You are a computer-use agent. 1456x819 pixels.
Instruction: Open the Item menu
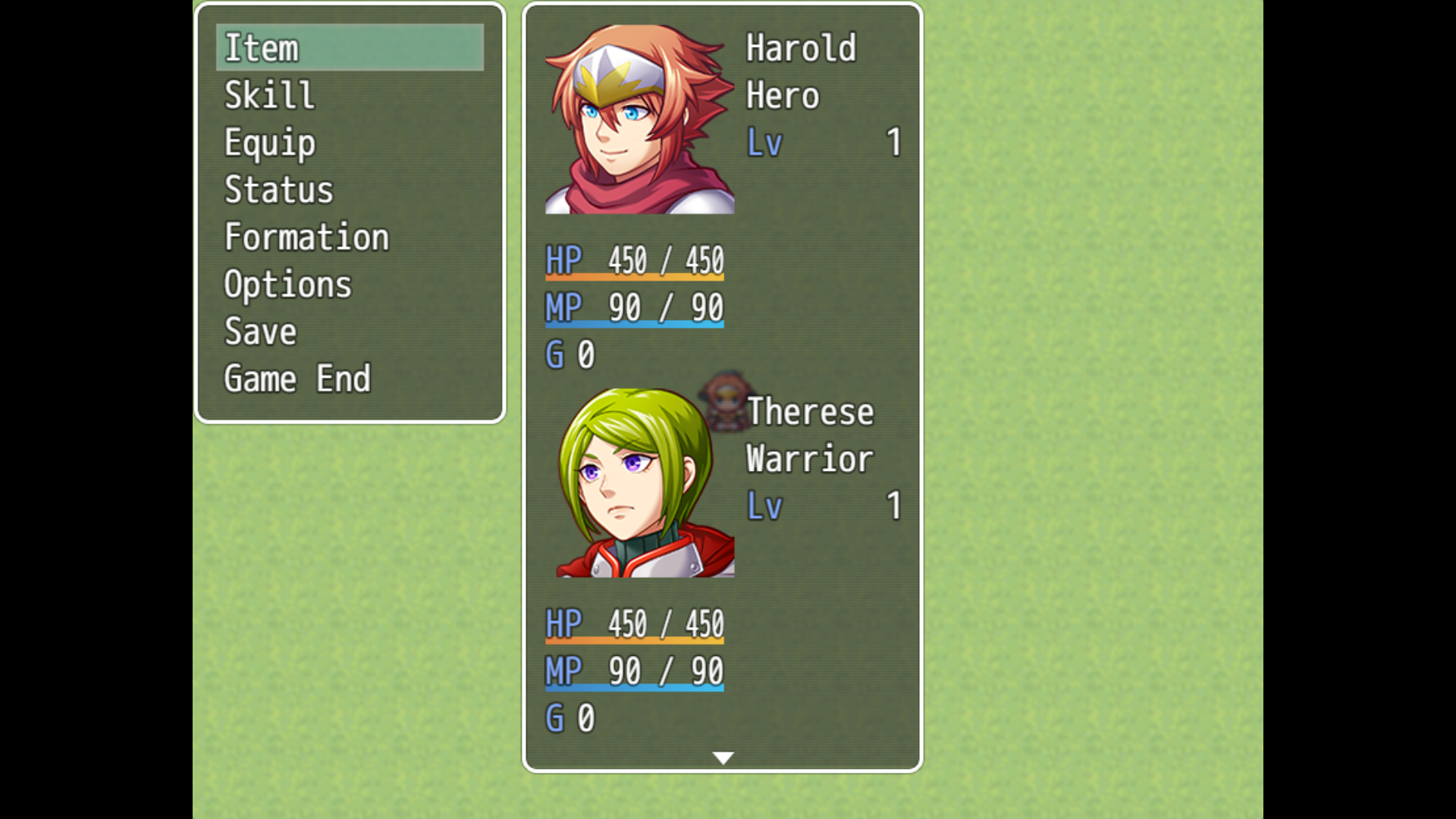tap(262, 47)
